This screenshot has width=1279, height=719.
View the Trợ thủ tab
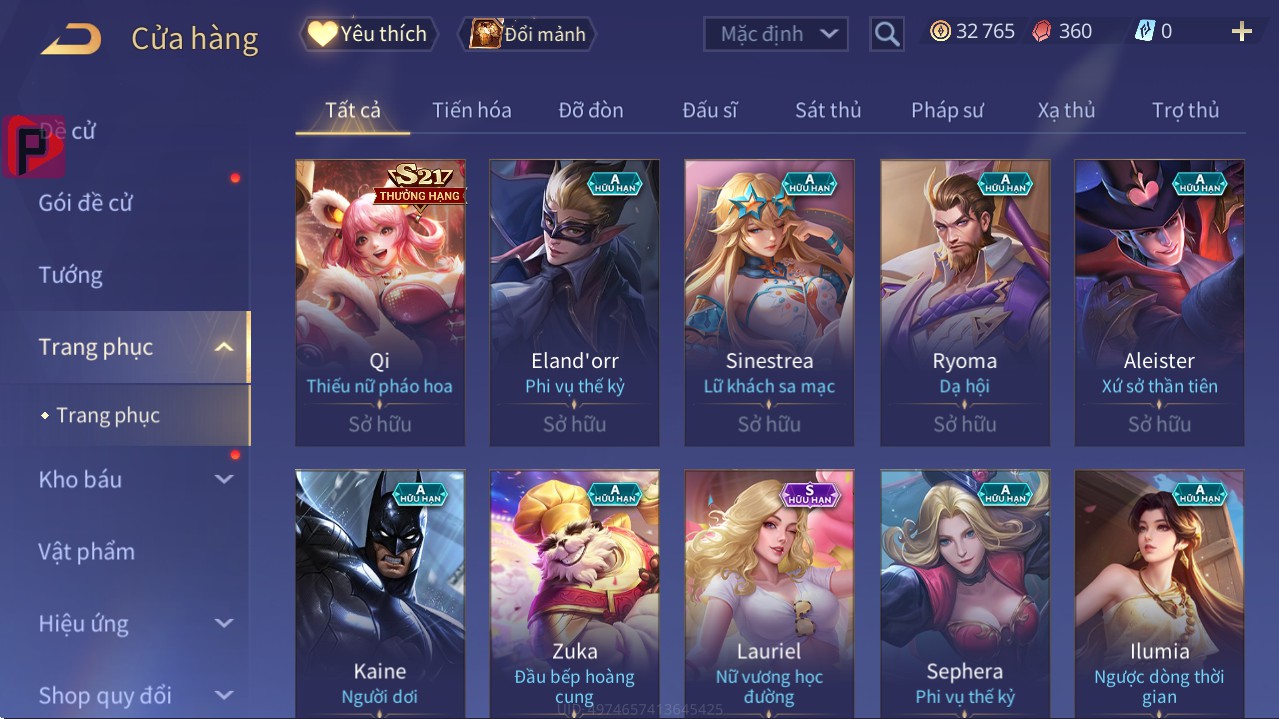[1185, 110]
